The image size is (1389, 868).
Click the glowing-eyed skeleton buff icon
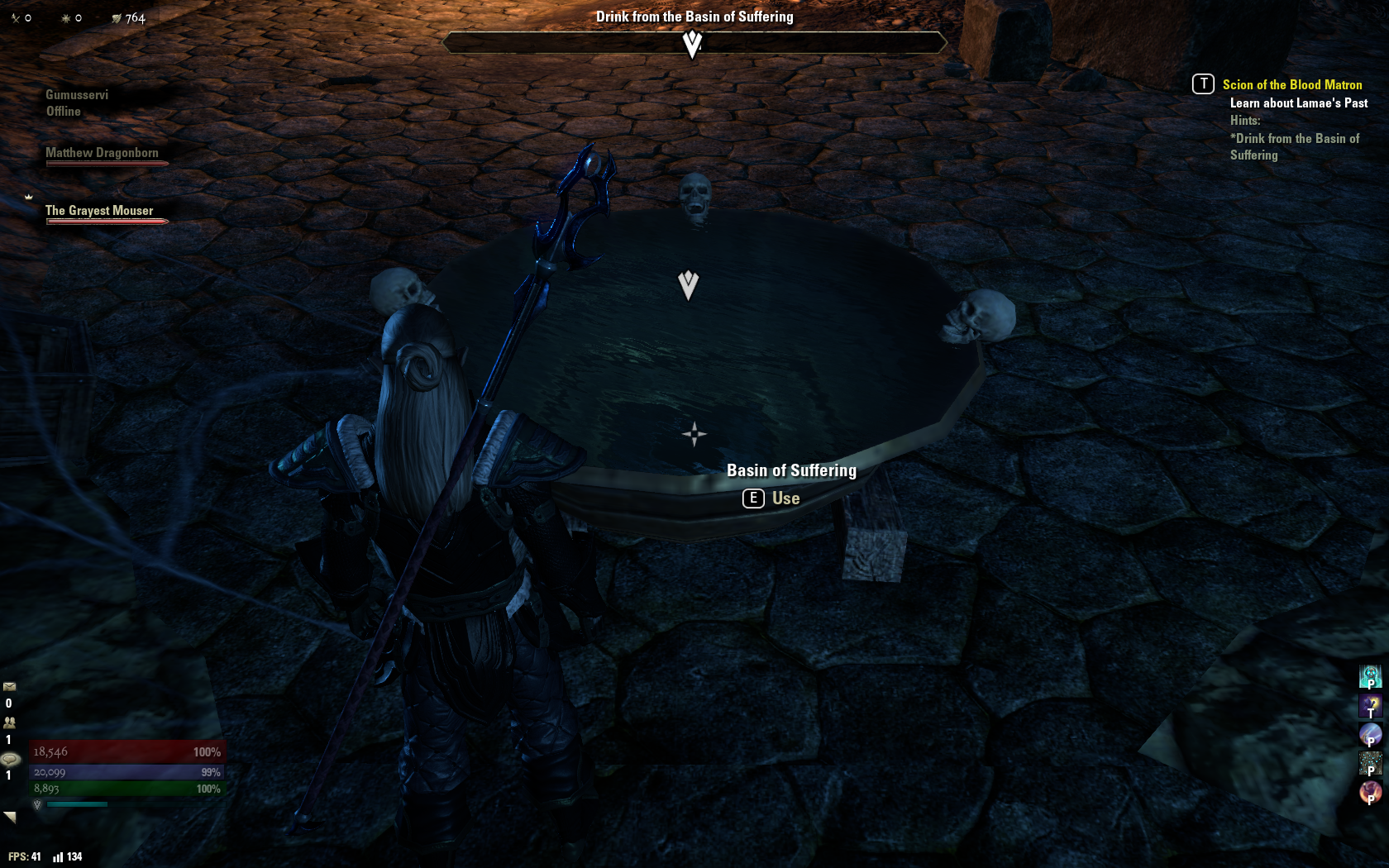[1370, 676]
